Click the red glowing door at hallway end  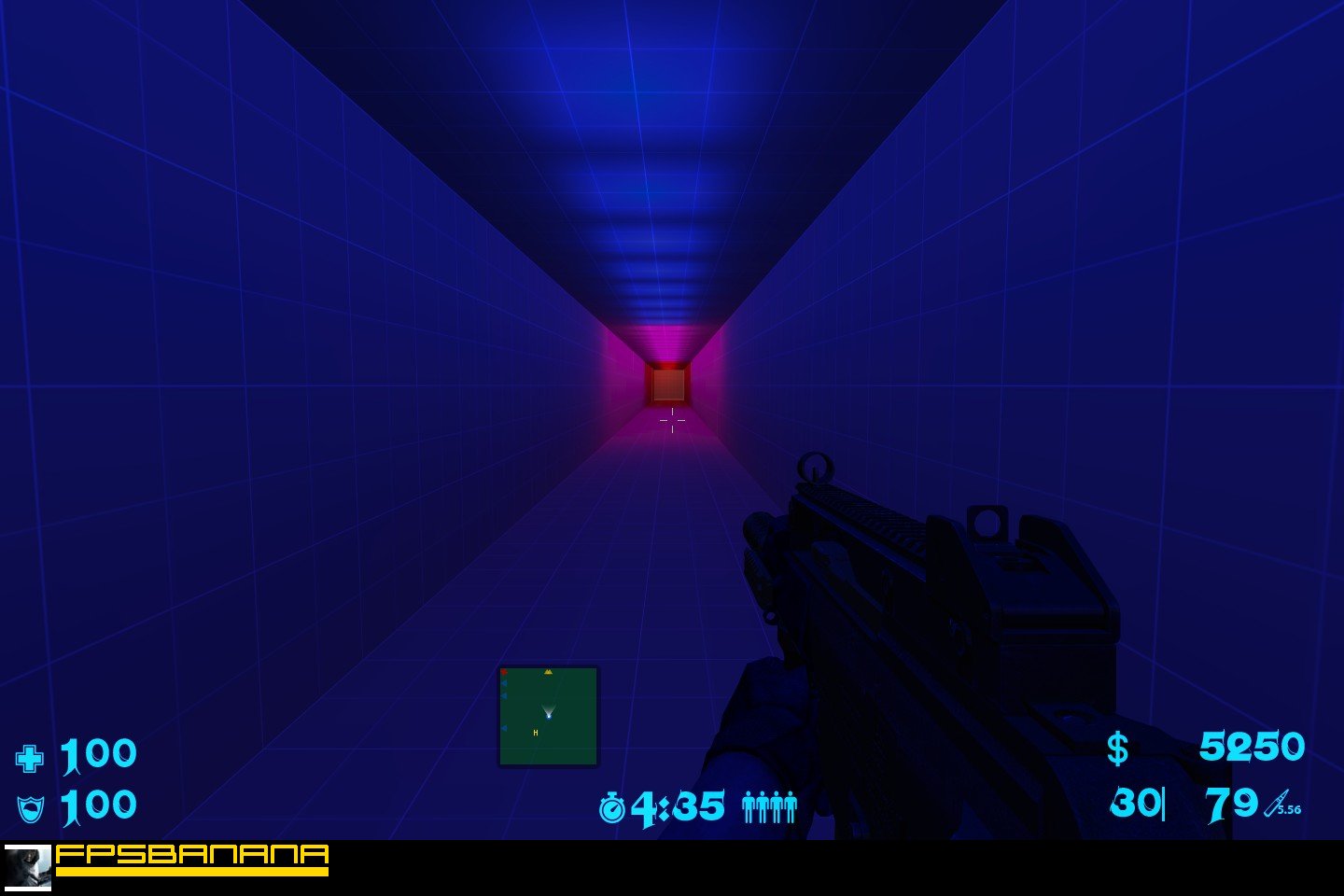click(670, 383)
